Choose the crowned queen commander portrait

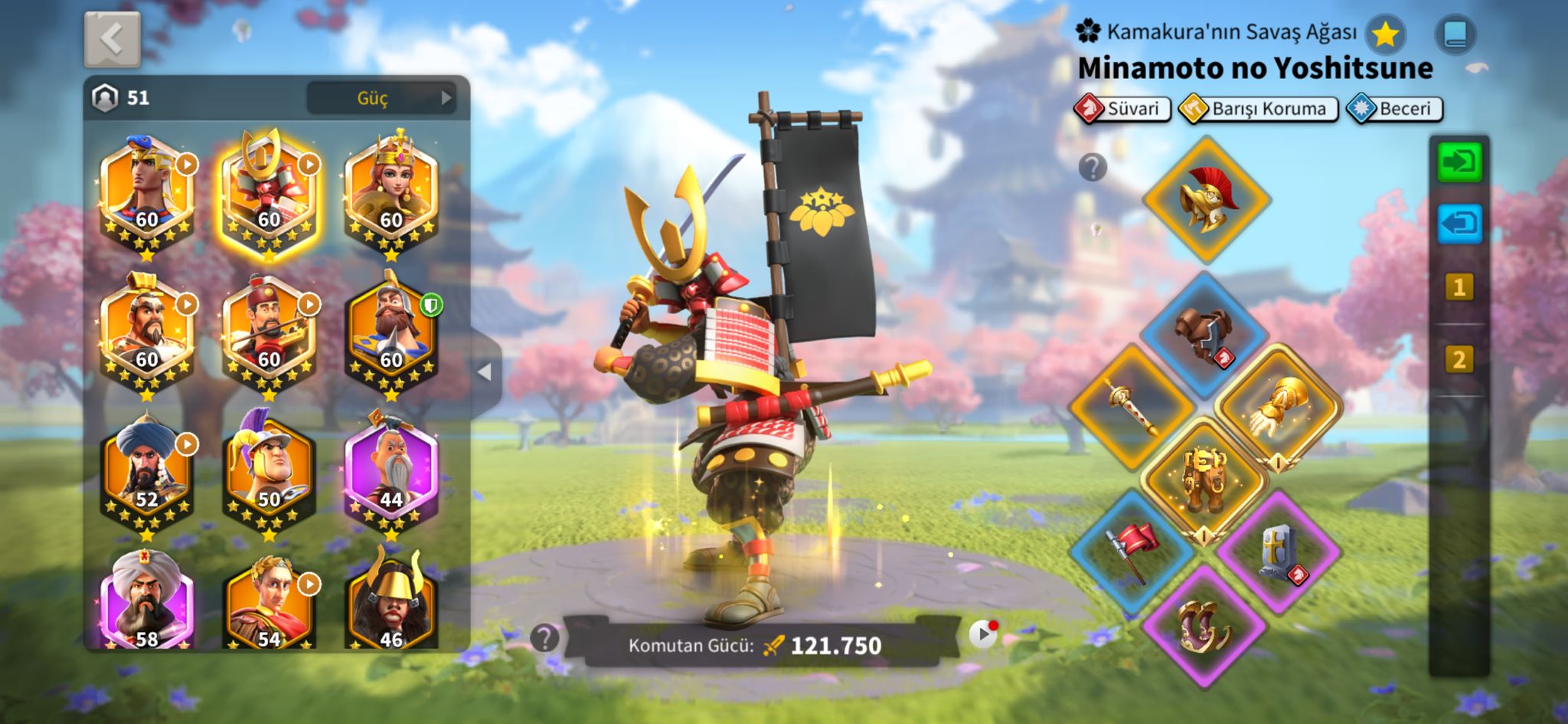click(x=391, y=192)
